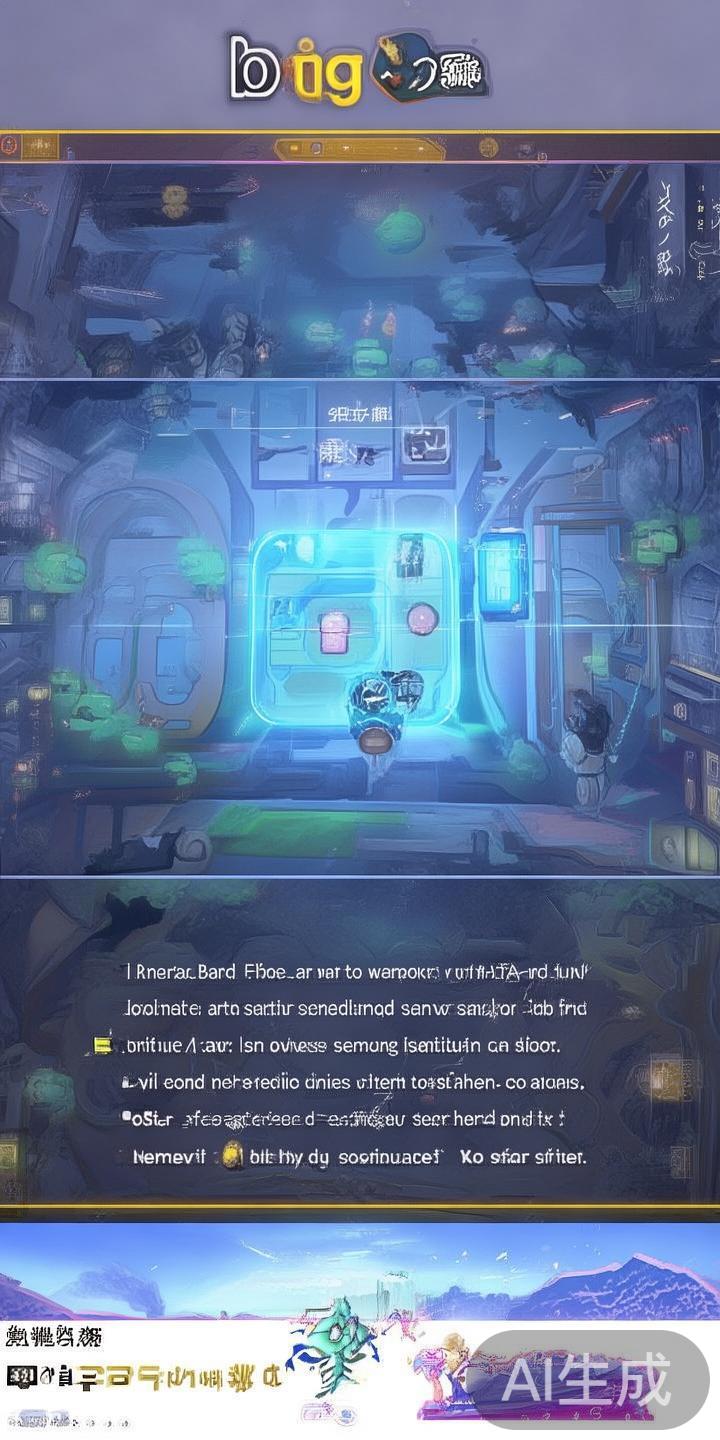Activate the pink round button in the glowing panel
This screenshot has width=720, height=1440.
click(x=422, y=619)
